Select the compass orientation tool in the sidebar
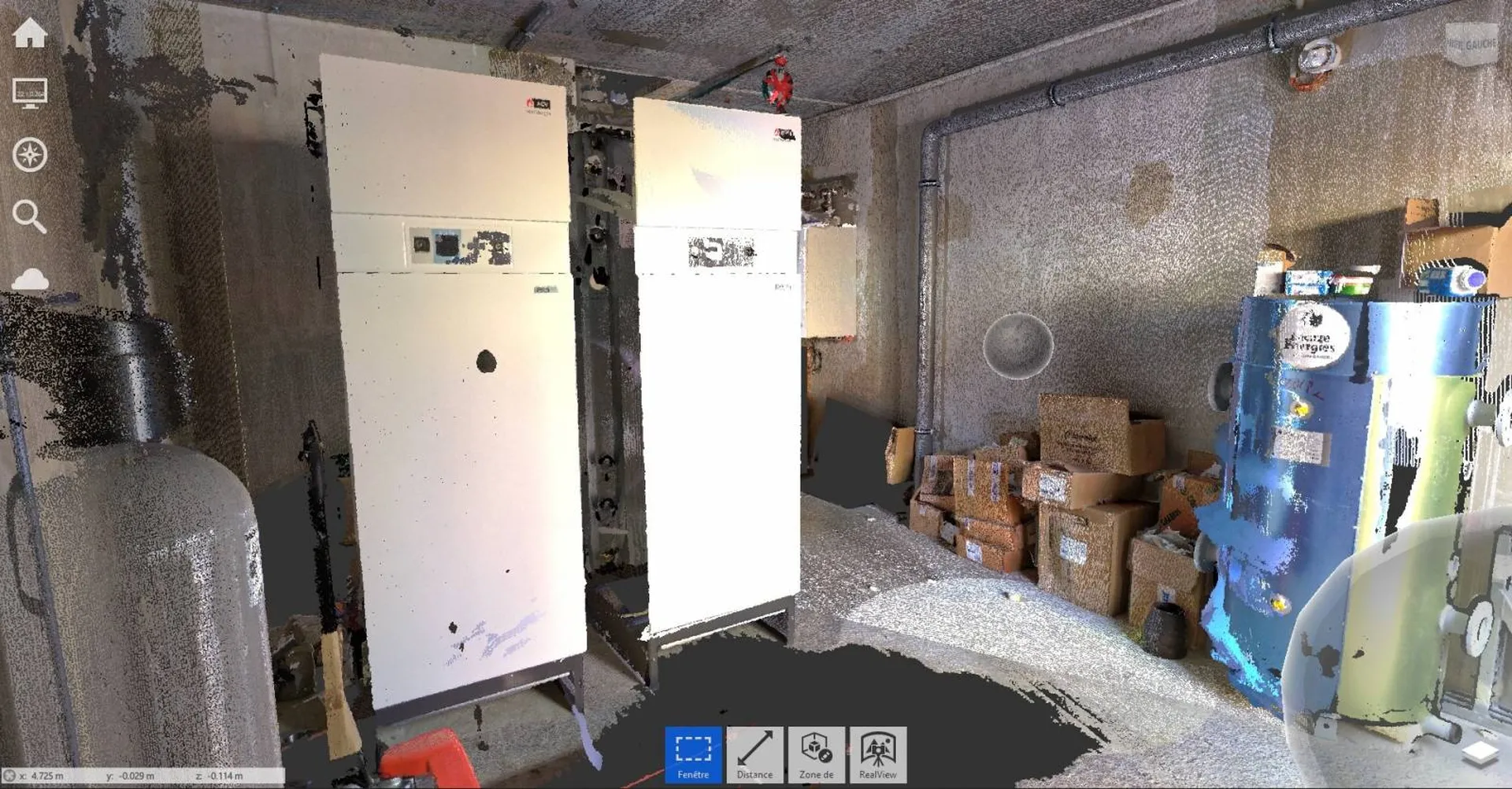 click(x=31, y=154)
